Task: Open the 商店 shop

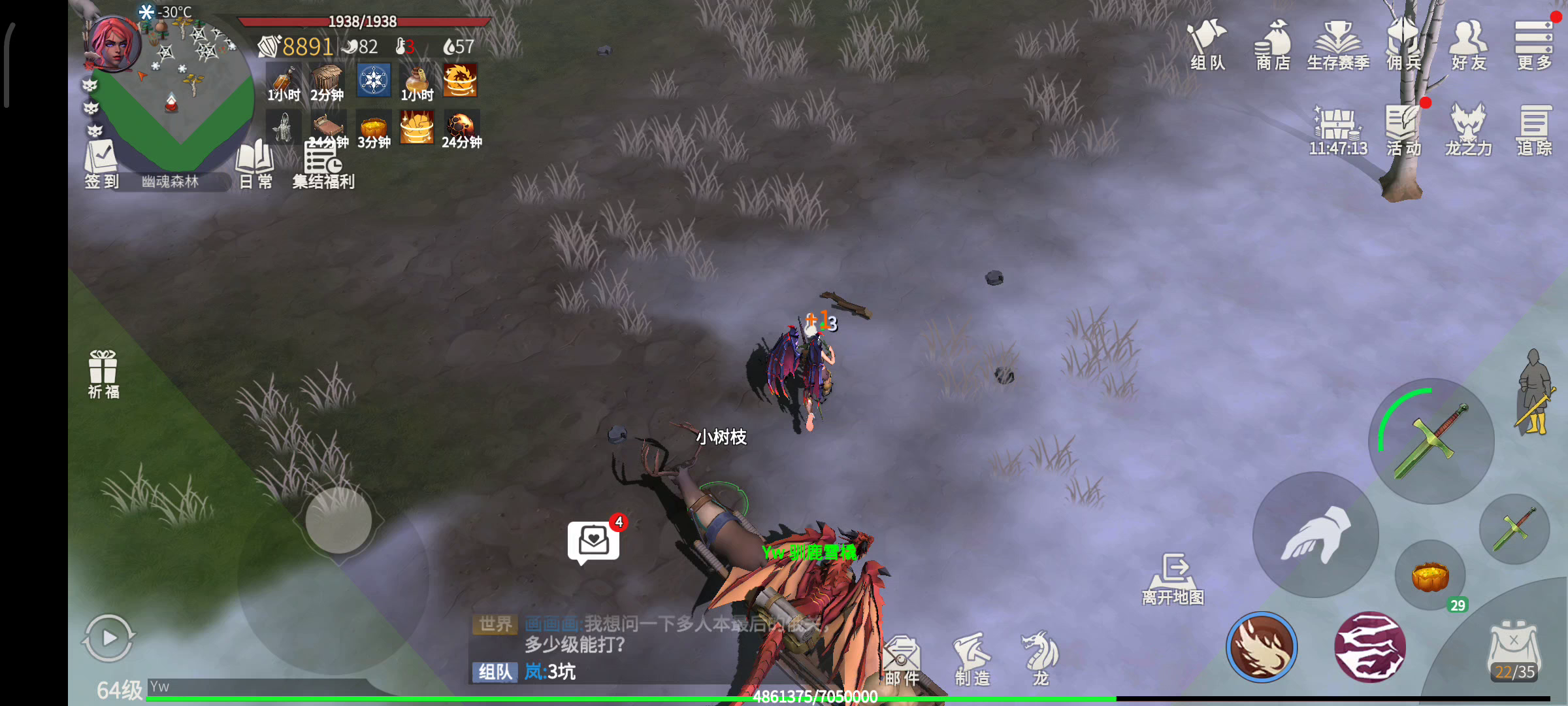Action: tap(1272, 44)
